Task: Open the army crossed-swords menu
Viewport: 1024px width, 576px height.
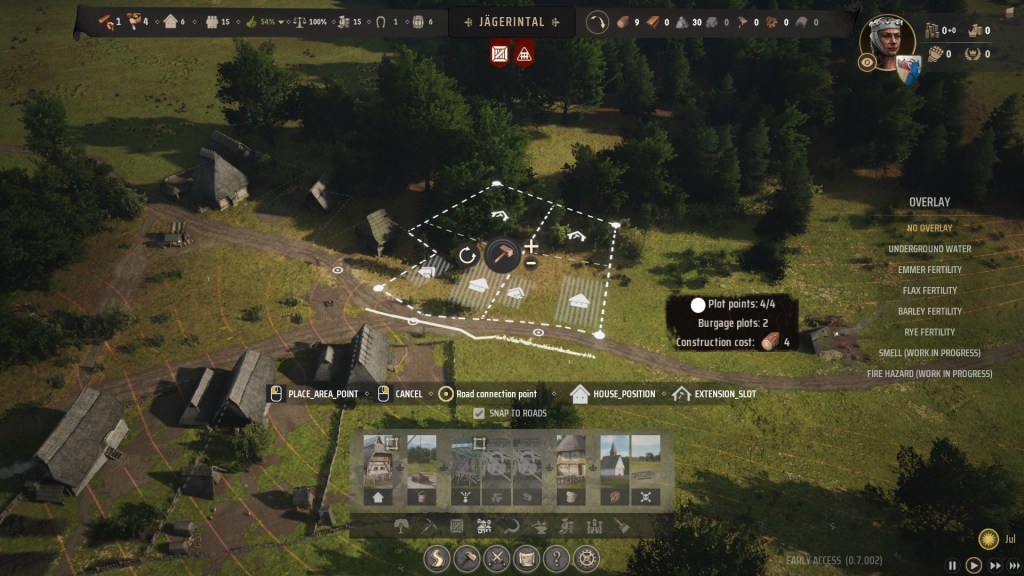Action: [x=497, y=559]
